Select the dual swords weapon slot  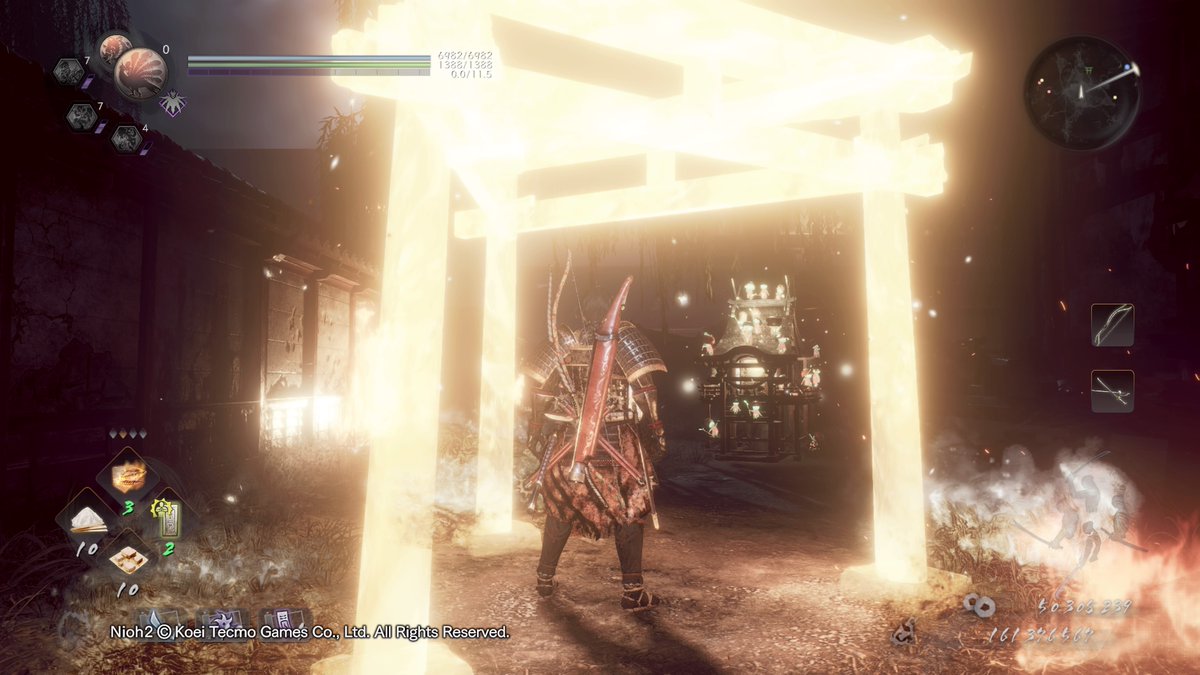tap(1112, 391)
